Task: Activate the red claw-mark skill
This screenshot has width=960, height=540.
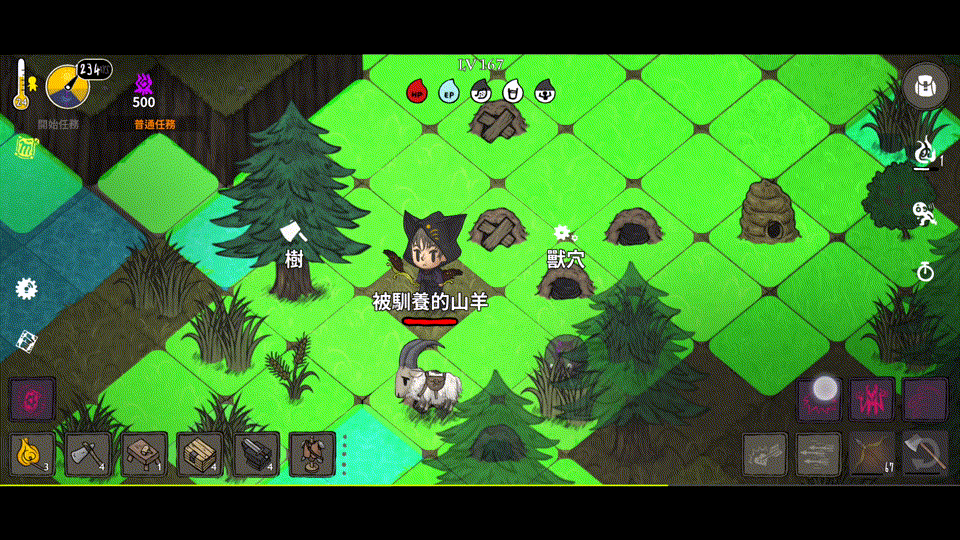Action: pos(871,400)
